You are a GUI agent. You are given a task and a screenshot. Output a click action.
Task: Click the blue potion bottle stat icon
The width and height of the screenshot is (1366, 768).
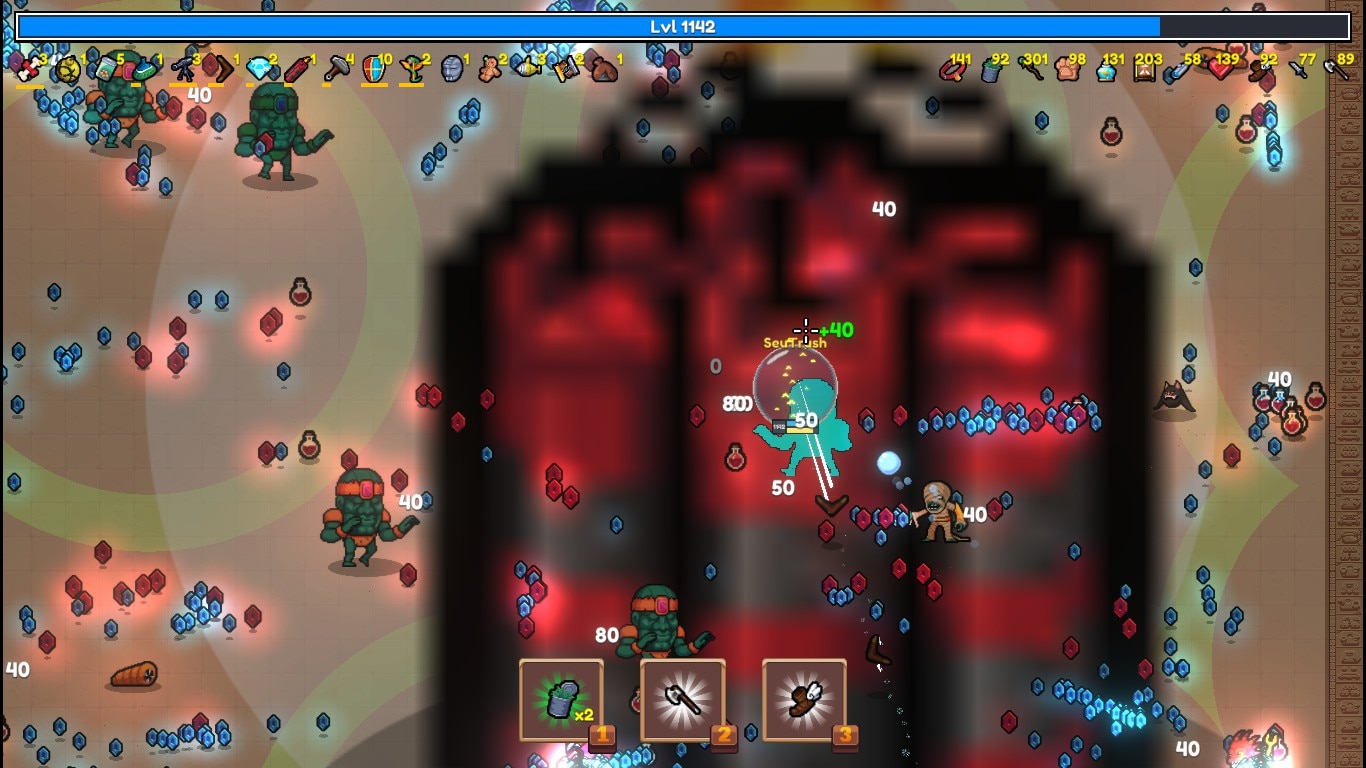click(1105, 69)
